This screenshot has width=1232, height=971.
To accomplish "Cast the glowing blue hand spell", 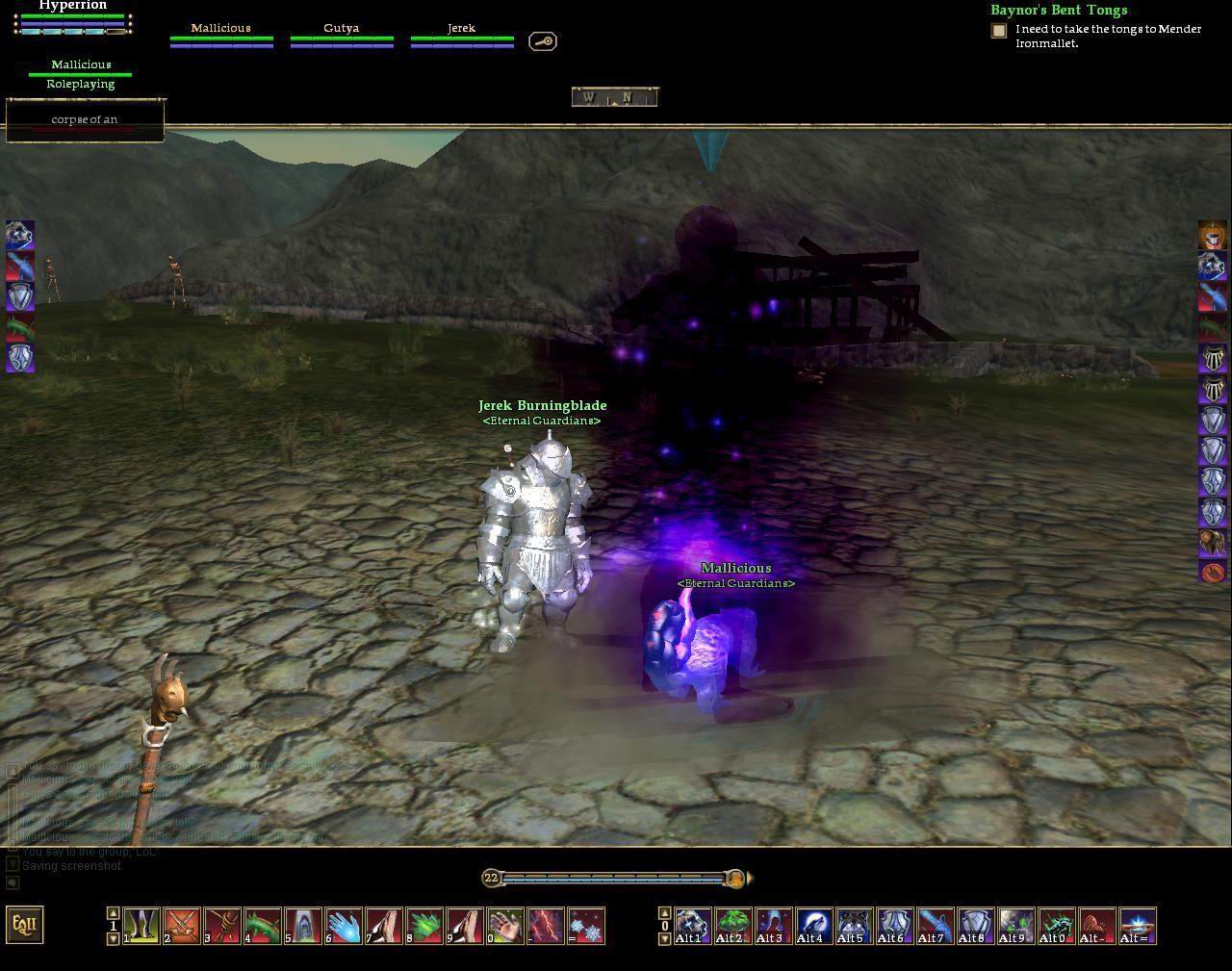I will click(x=344, y=926).
